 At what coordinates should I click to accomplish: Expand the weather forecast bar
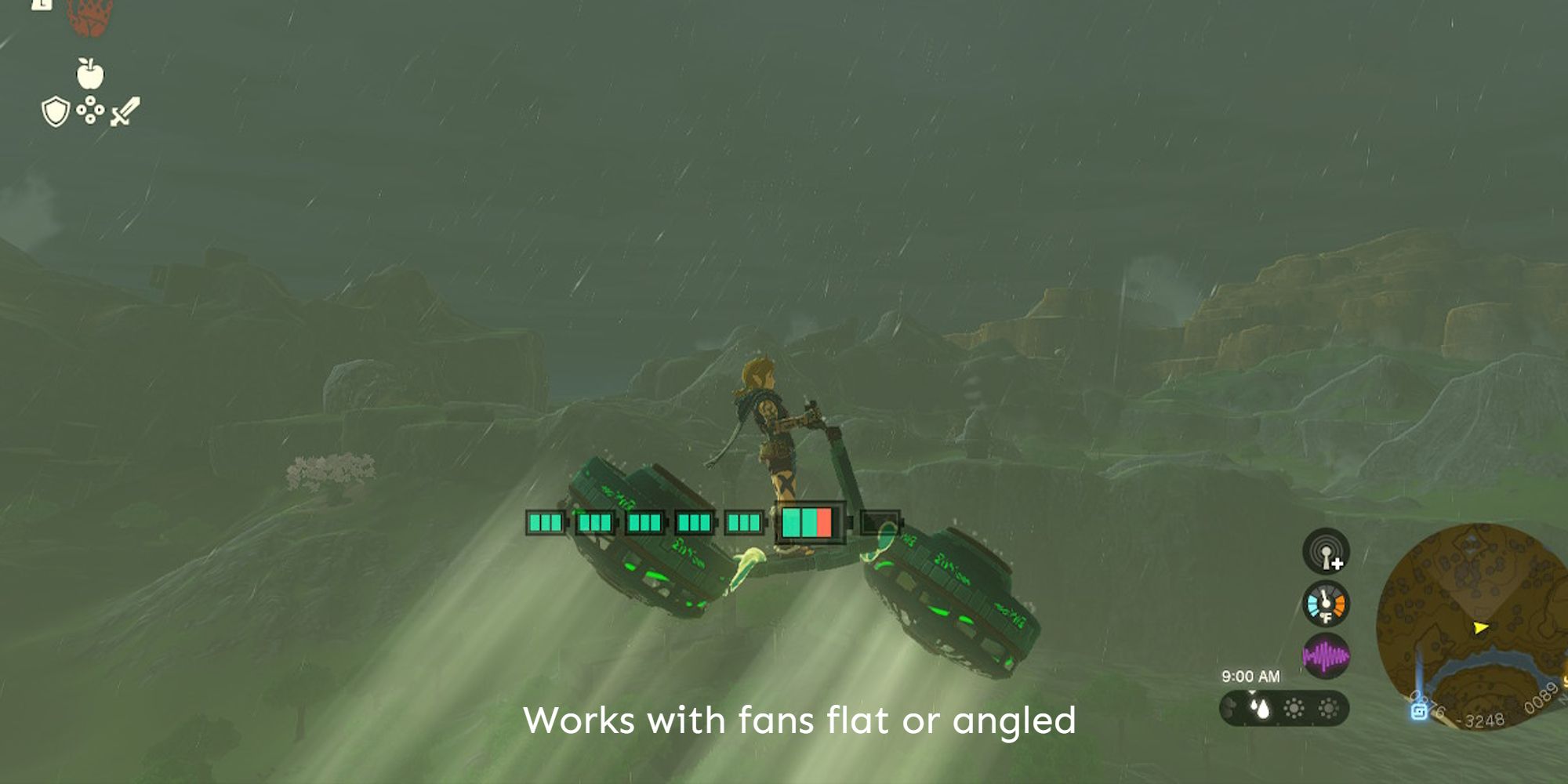1283,709
